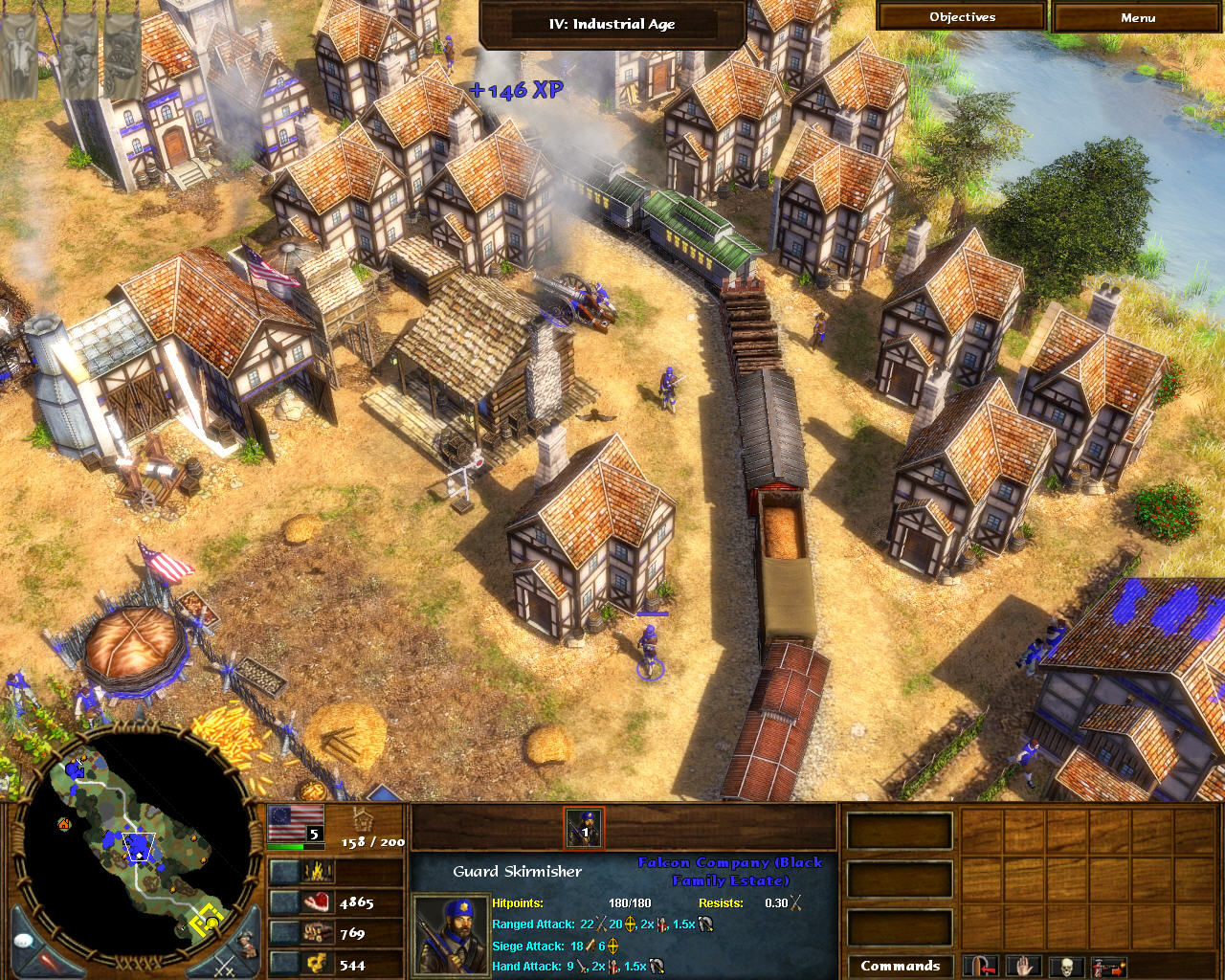The height and width of the screenshot is (980, 1225).
Task: Click the food resource meat icon
Action: click(319, 902)
